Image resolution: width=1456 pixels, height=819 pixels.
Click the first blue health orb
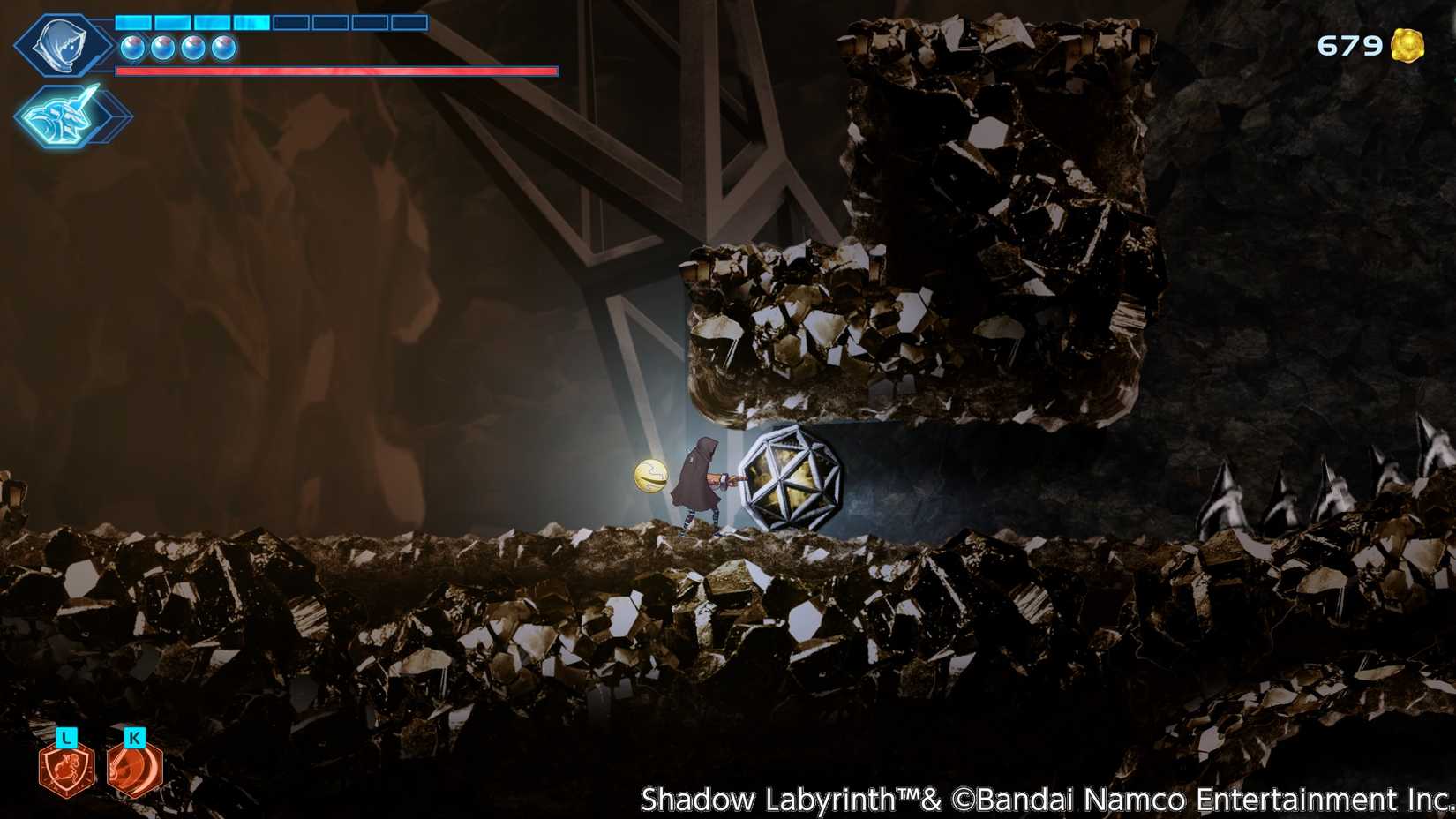(132, 49)
